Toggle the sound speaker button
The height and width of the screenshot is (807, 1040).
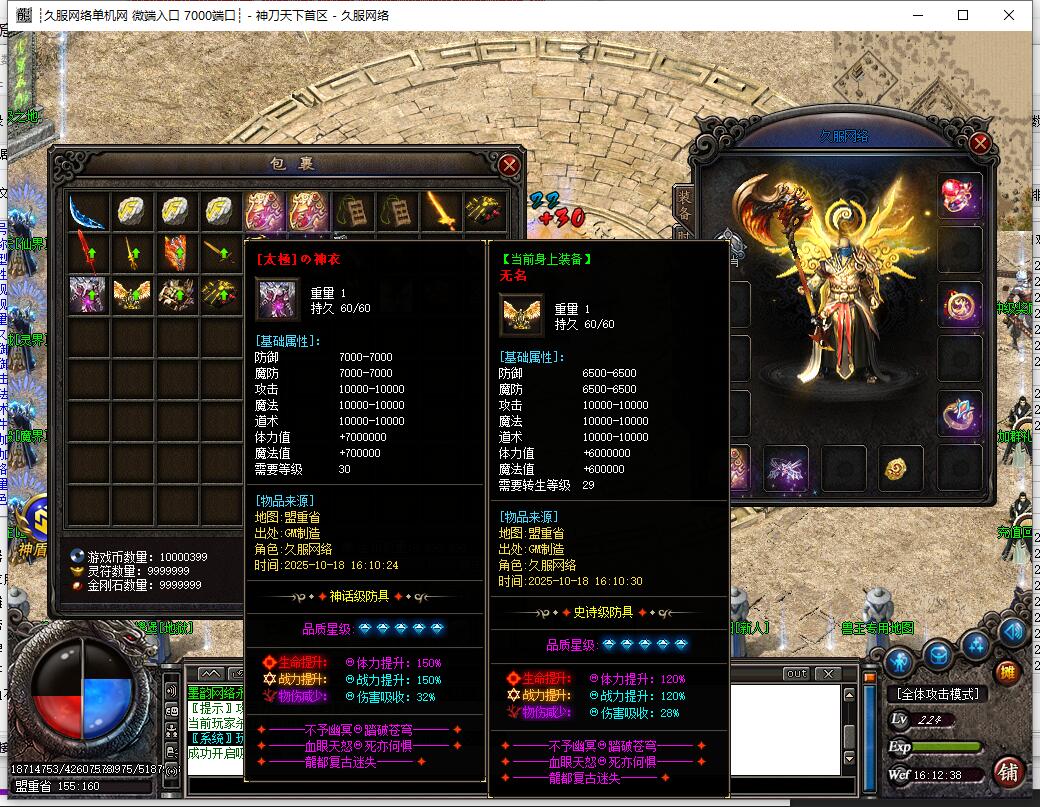coord(1012,631)
